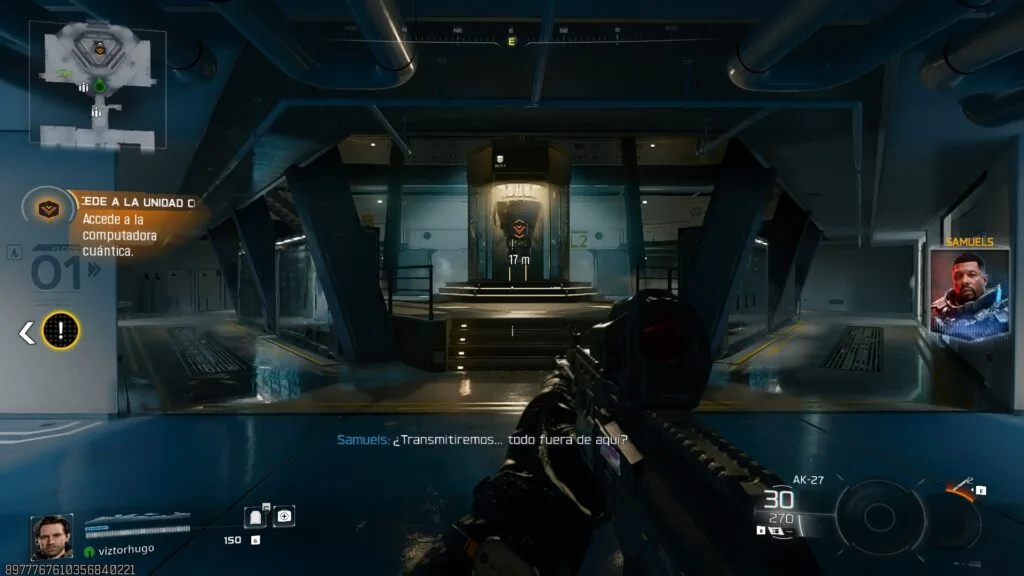Select the orange ability gauge icon
Viewport: 1024px width, 576px height.
(x=961, y=490)
